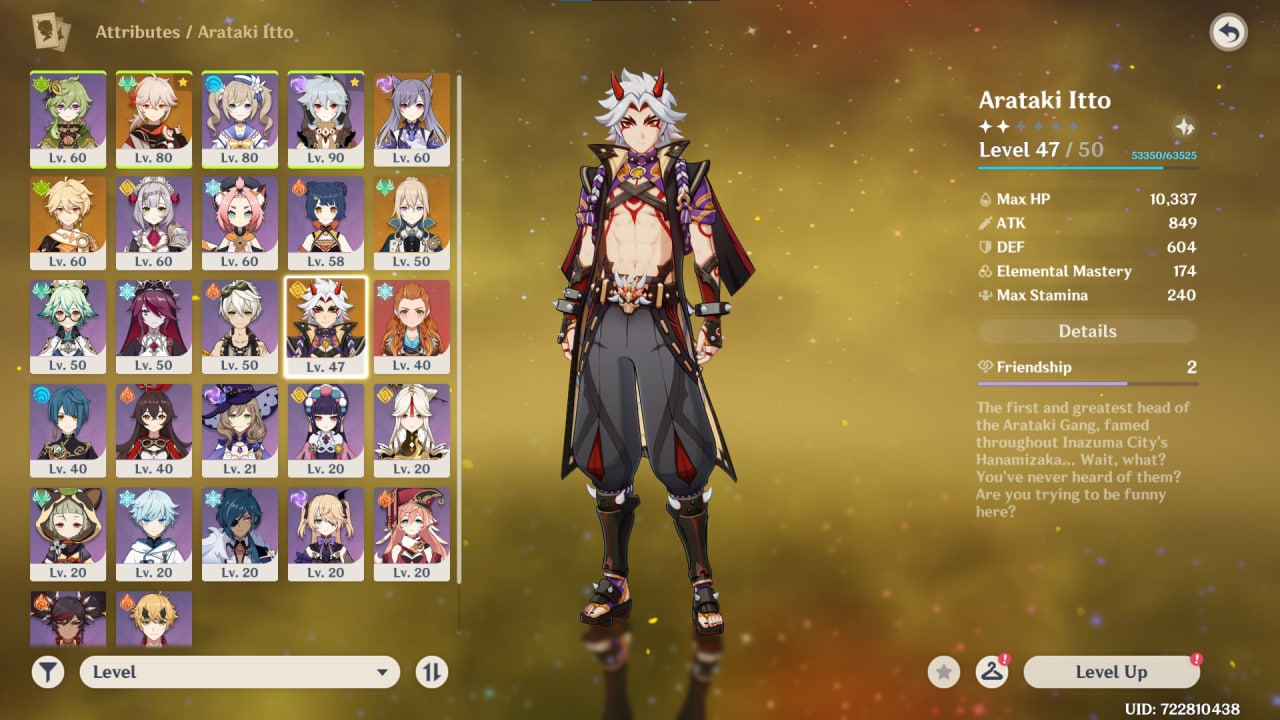Select Lisa at Lv. 21
Screen dimensions: 1280x720
tap(240, 430)
